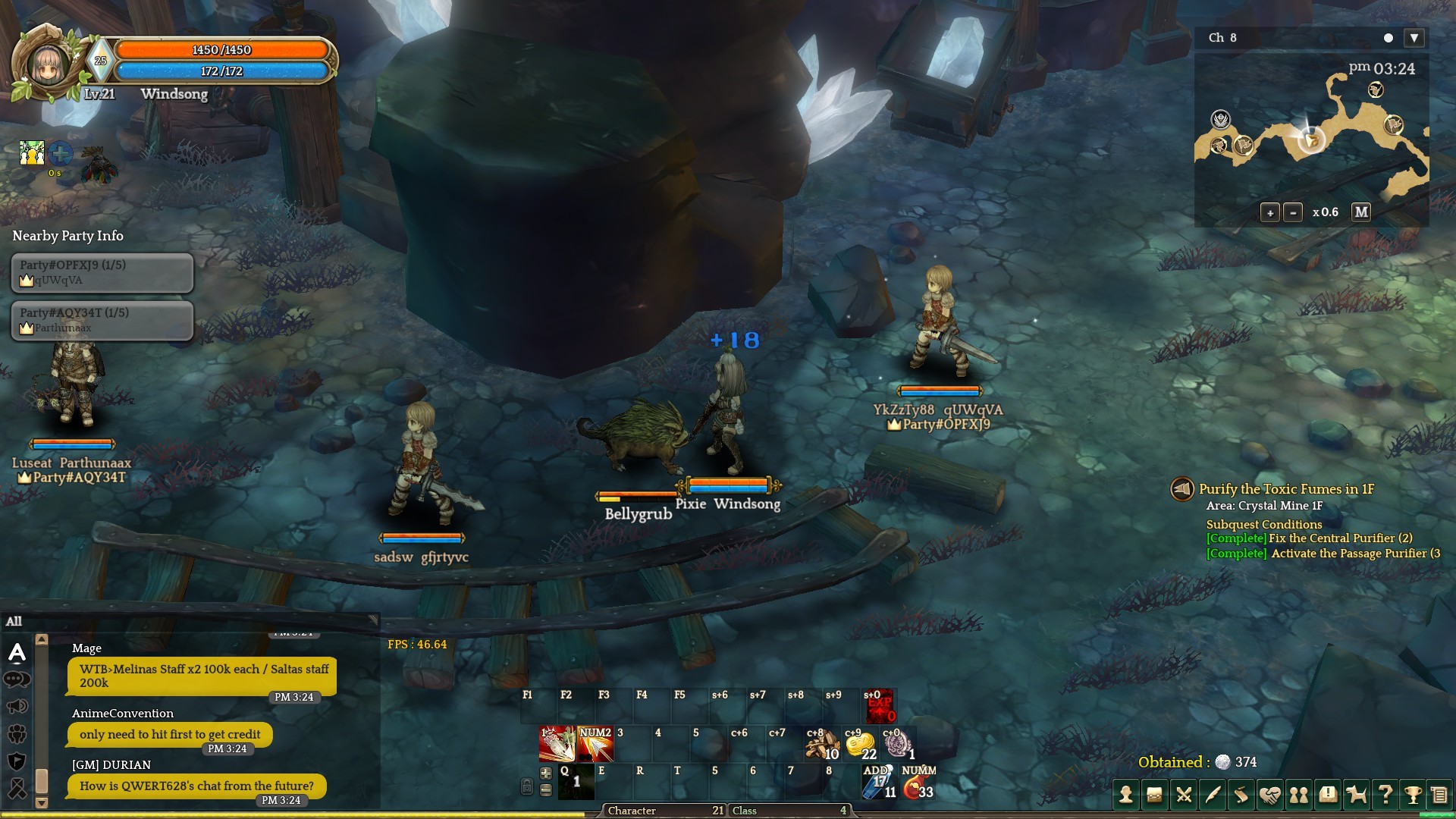Open the channel dropdown arrow next to Ch 8

[x=1414, y=38]
